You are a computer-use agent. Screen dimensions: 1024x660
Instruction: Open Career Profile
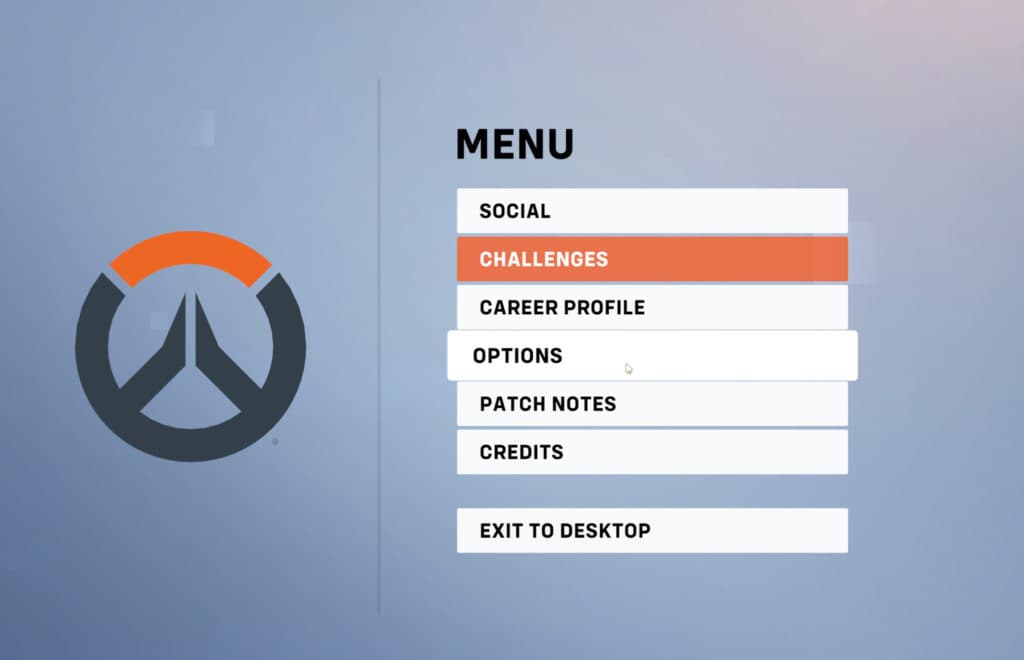652,307
